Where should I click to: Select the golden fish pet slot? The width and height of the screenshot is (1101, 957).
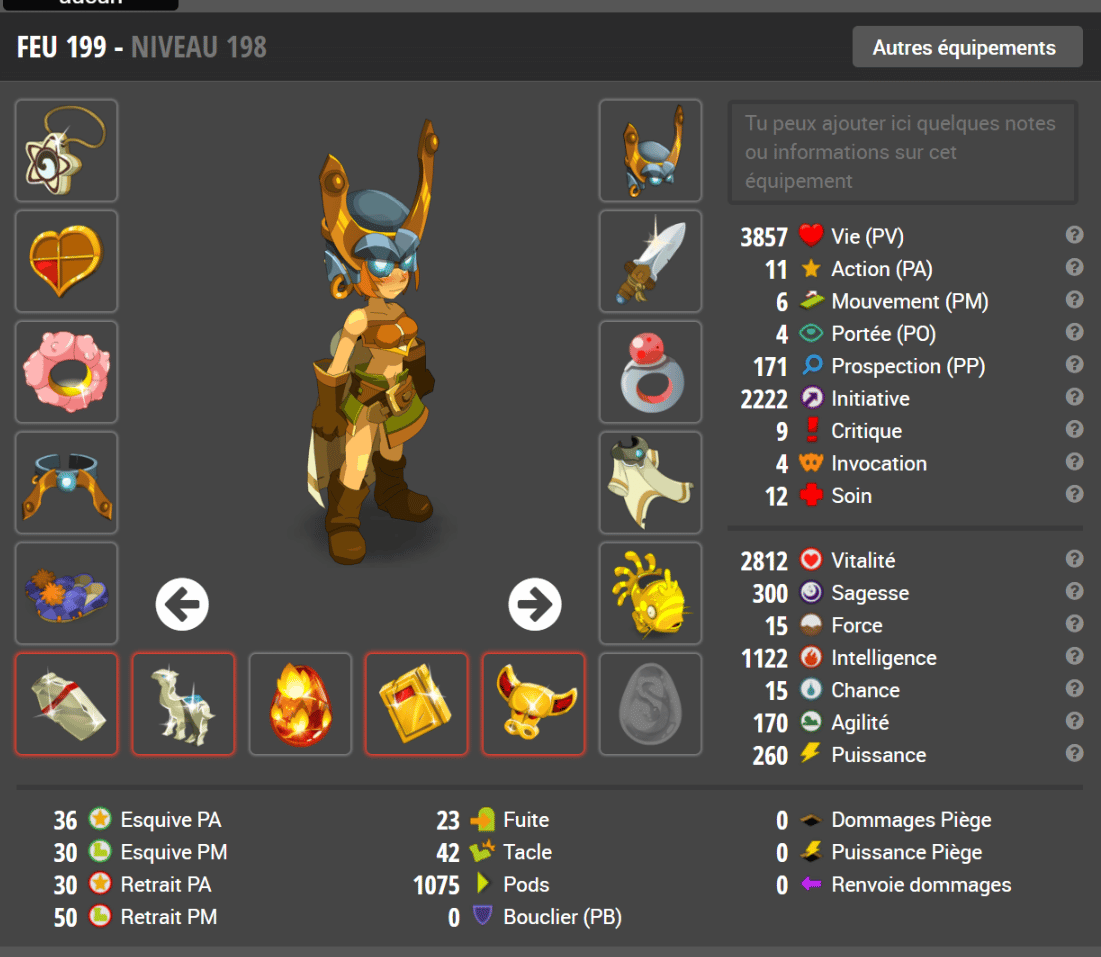[650, 593]
